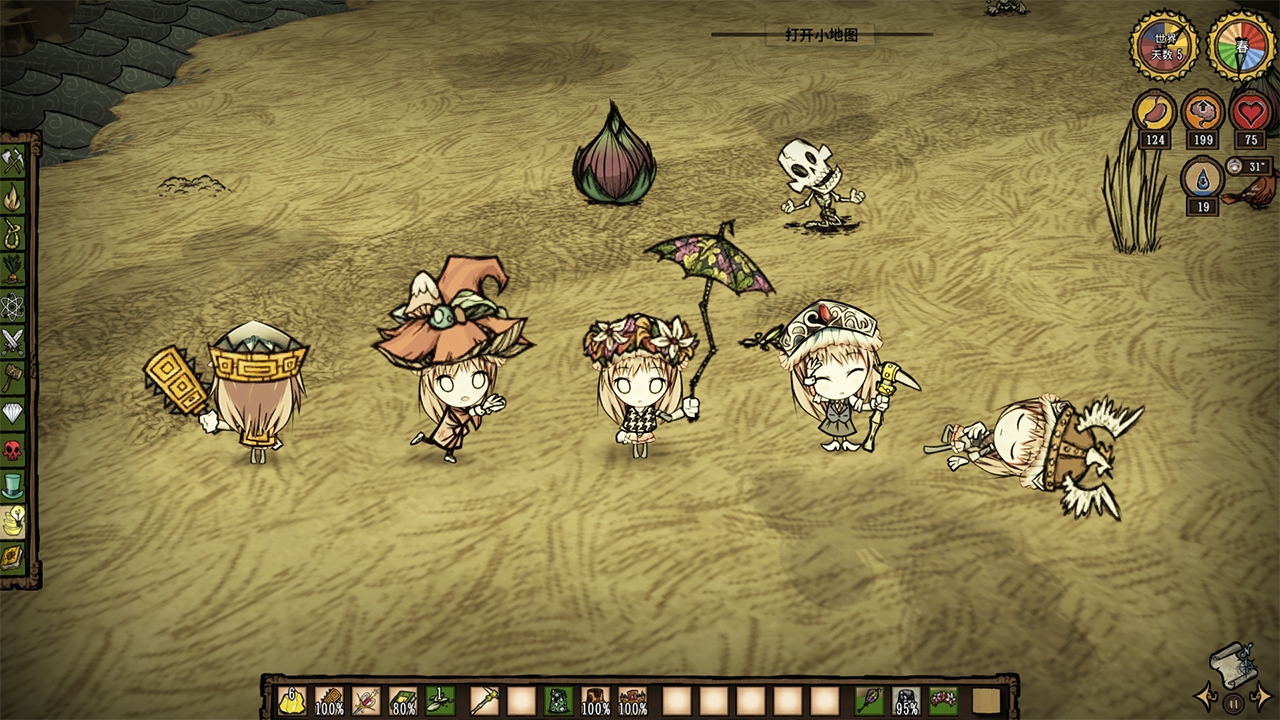Open the diamond Refine crafting tab
The height and width of the screenshot is (720, 1280).
coord(13,413)
